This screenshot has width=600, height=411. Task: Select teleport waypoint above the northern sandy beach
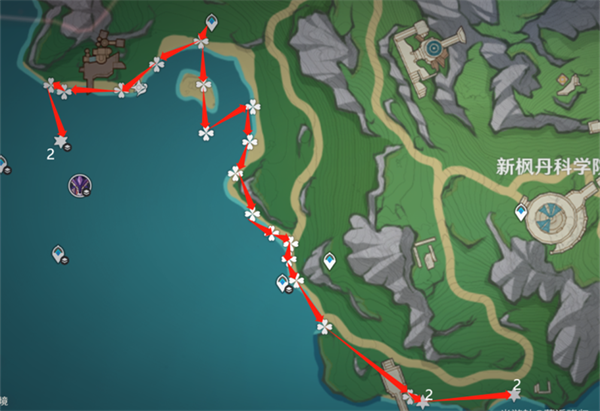point(211,22)
